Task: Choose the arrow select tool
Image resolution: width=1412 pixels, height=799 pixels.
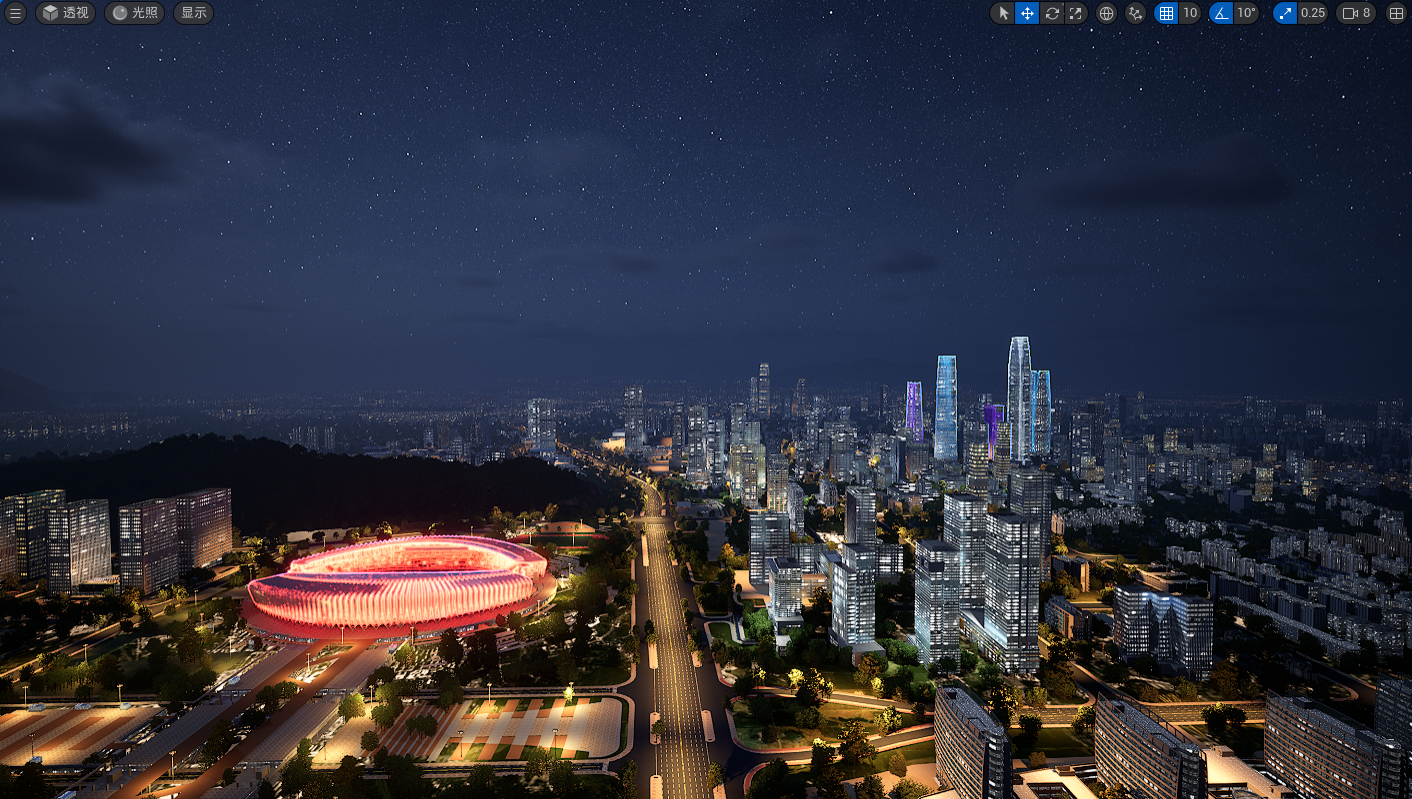Action: coord(1003,13)
